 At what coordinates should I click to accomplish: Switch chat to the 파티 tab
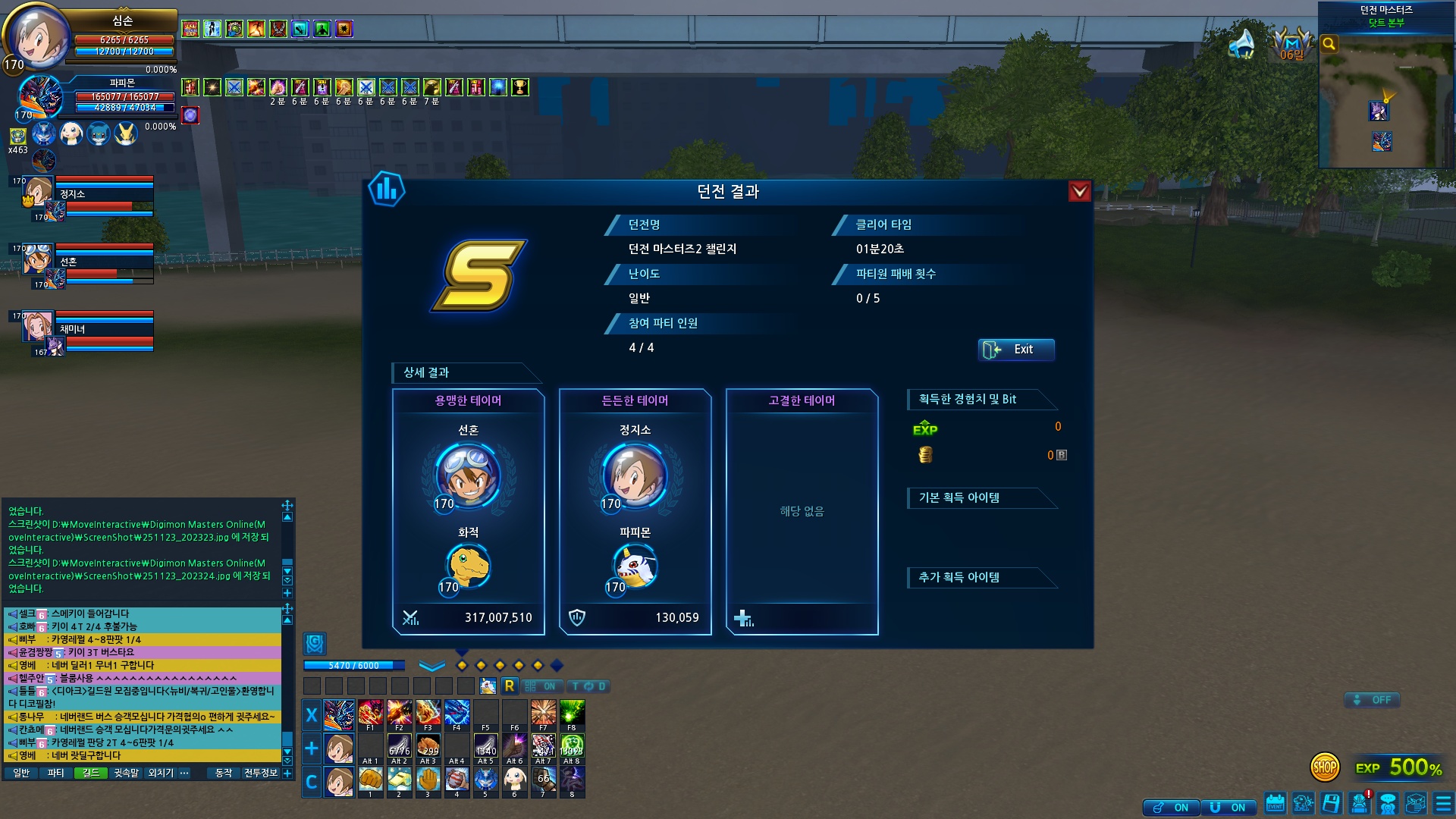pyautogui.click(x=55, y=773)
